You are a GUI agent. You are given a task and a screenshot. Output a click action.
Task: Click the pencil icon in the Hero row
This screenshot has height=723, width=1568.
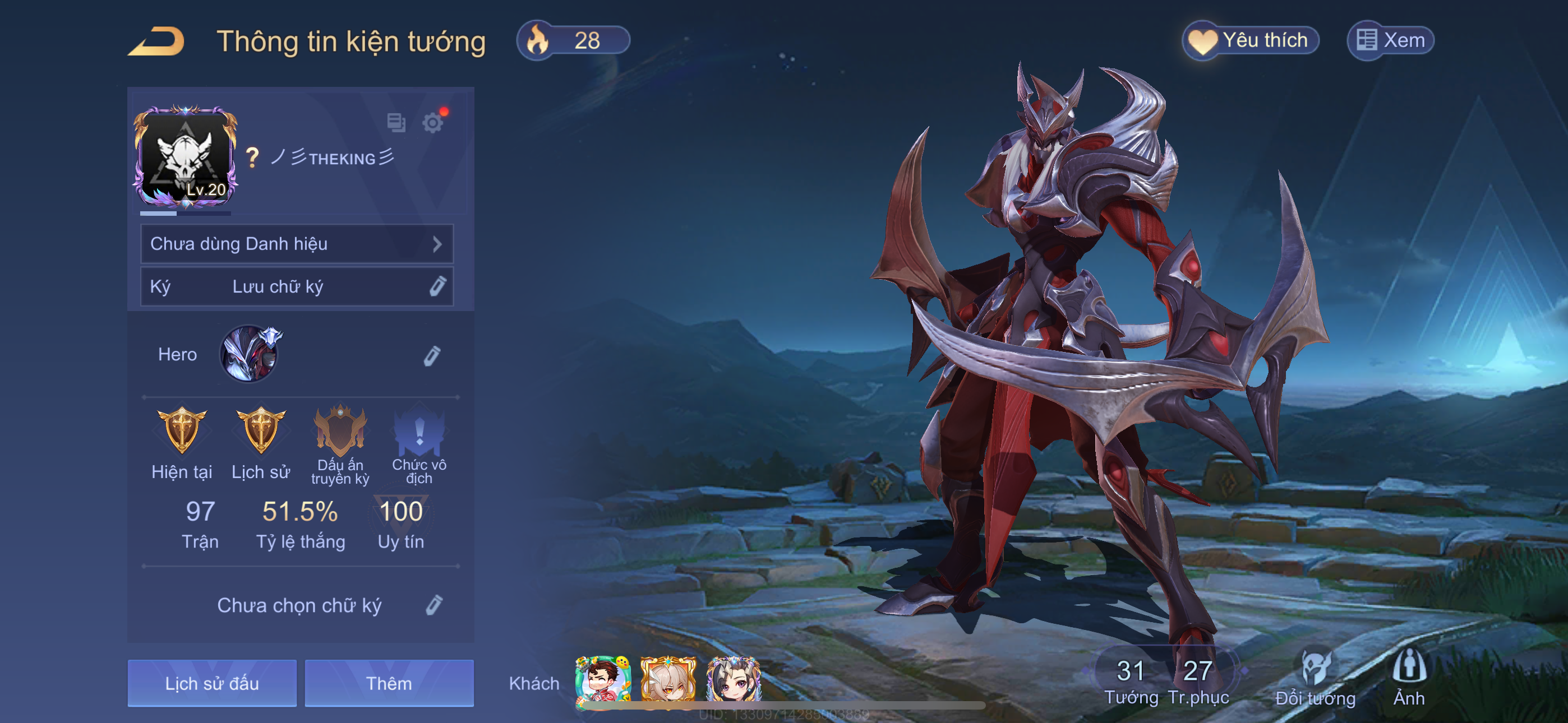[432, 355]
